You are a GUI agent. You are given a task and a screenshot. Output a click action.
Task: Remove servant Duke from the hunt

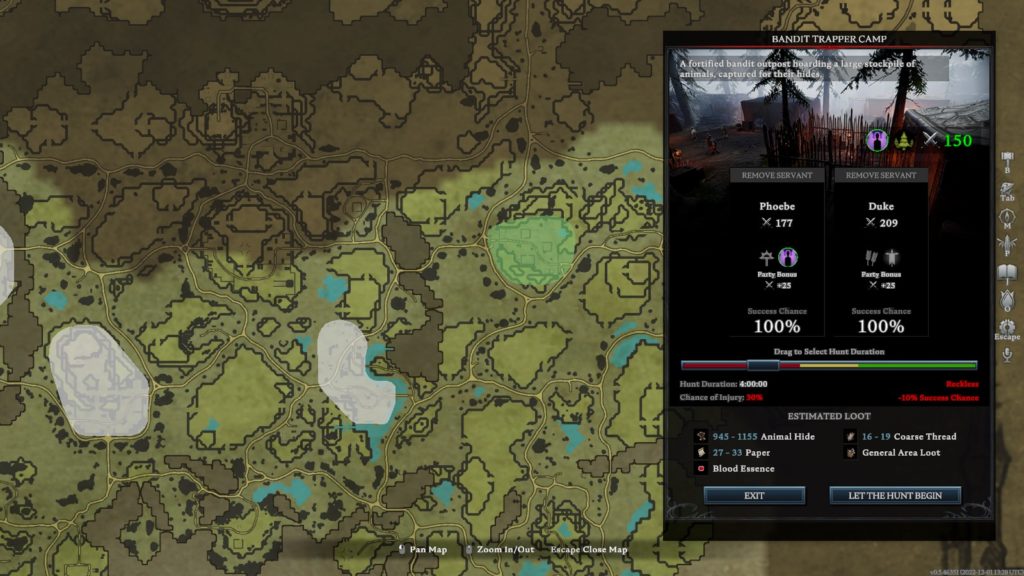click(x=881, y=175)
